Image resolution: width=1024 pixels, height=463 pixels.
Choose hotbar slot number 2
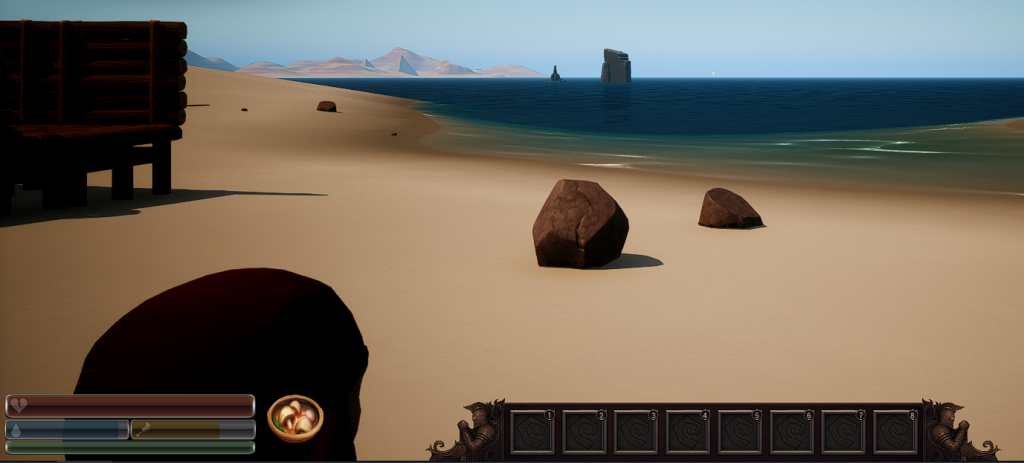coord(584,431)
